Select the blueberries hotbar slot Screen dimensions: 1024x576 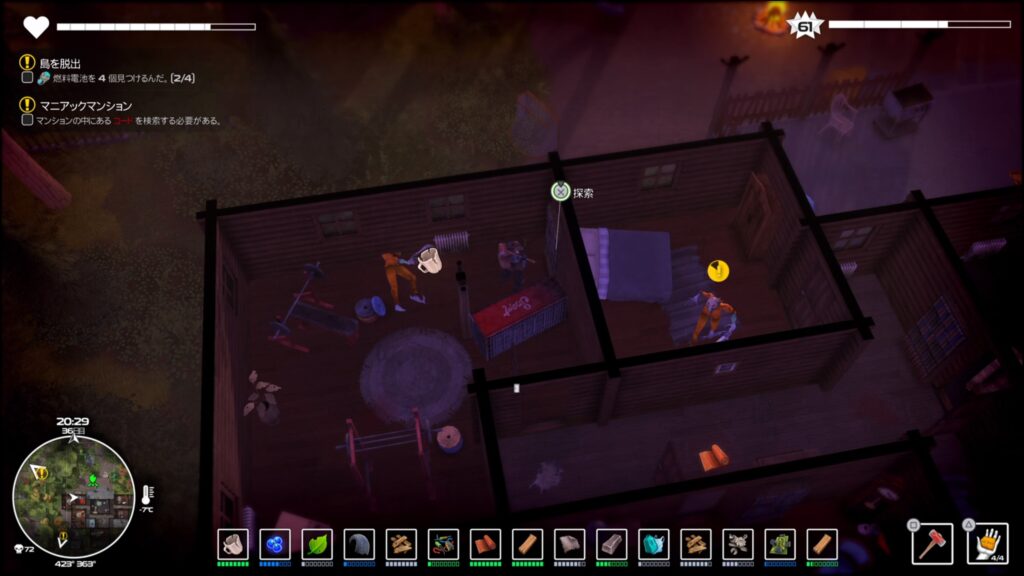(274, 544)
